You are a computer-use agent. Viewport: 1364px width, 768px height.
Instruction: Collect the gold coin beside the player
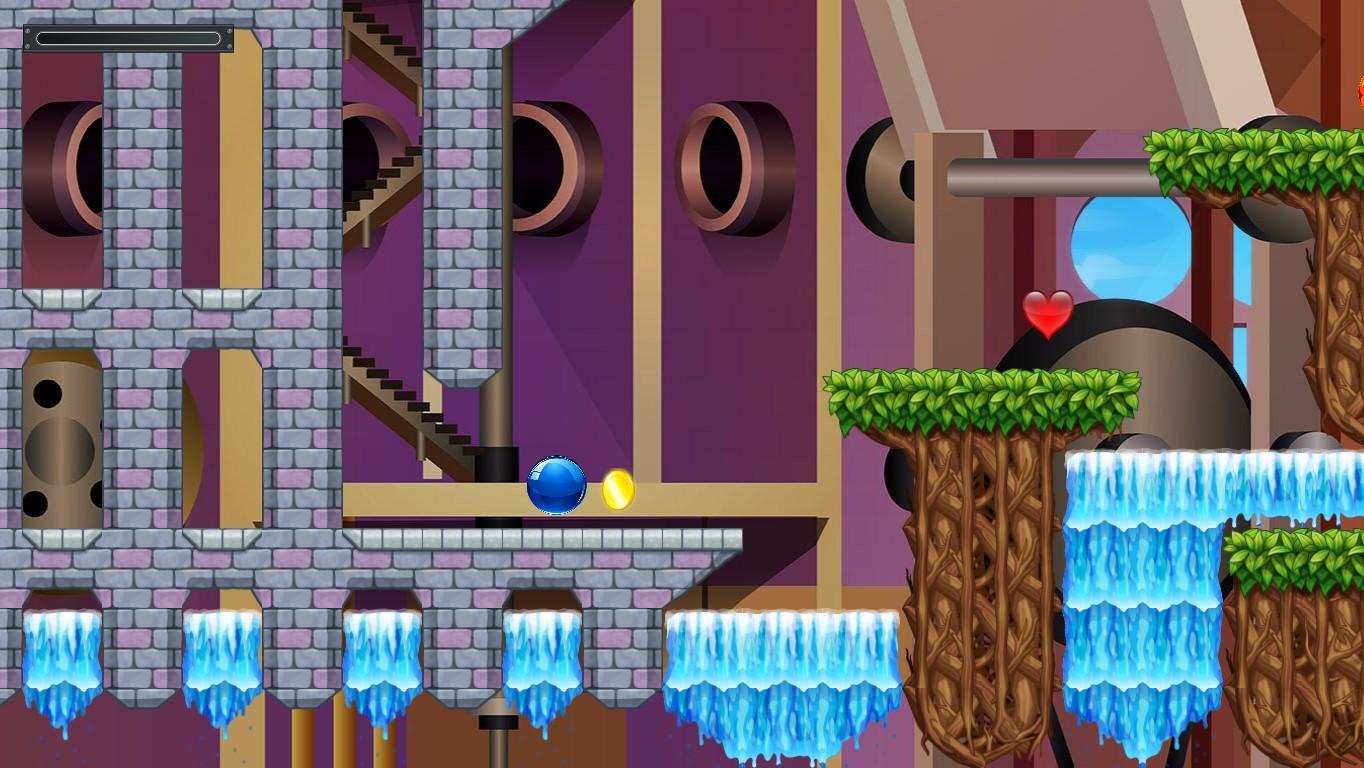618,490
